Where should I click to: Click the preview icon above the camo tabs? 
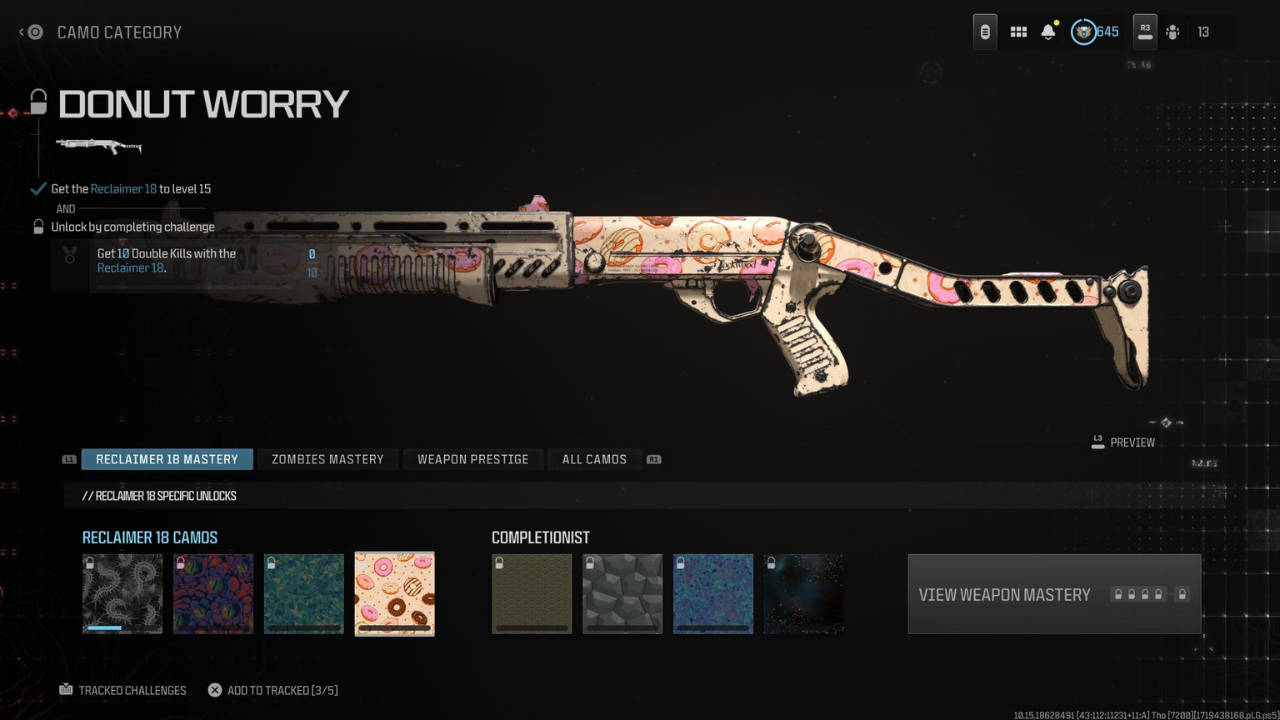(1097, 441)
